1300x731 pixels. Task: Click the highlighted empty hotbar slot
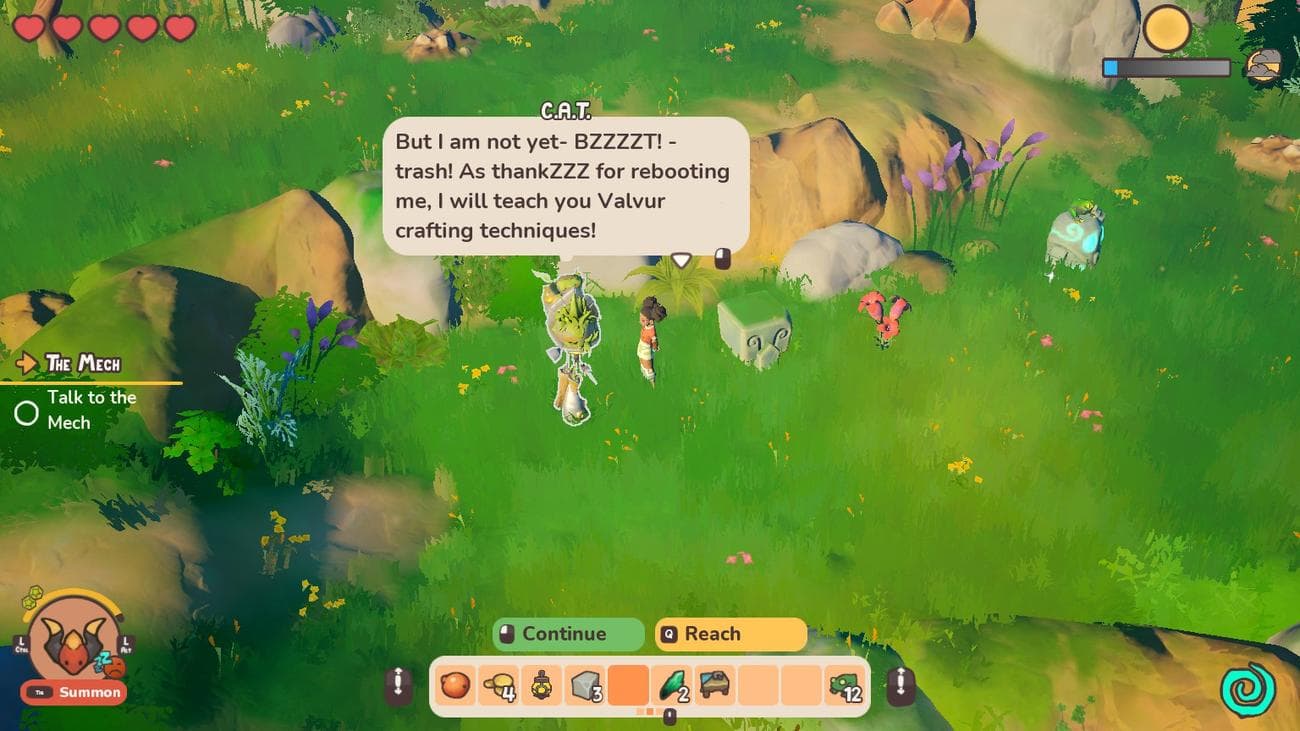(628, 686)
